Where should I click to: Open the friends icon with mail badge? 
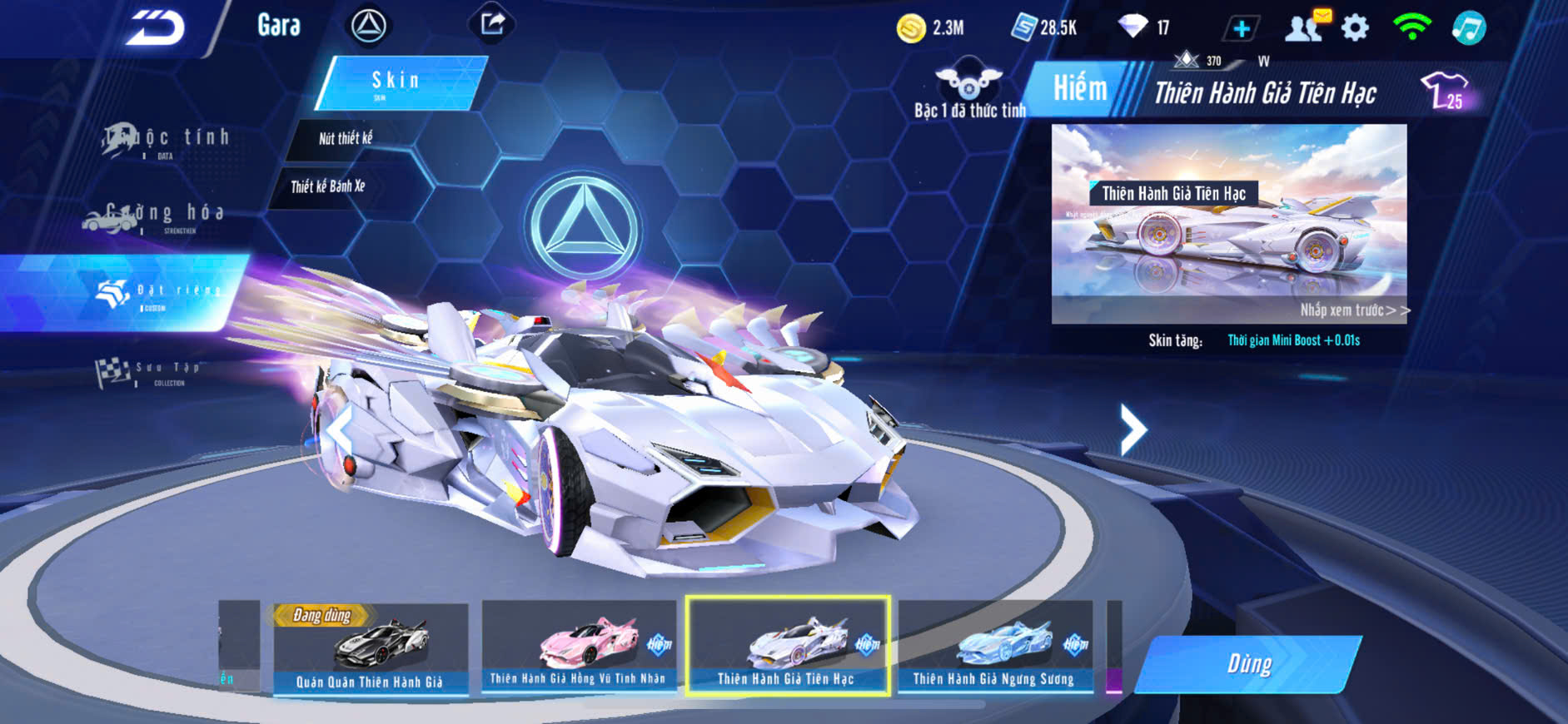pyautogui.click(x=1305, y=27)
